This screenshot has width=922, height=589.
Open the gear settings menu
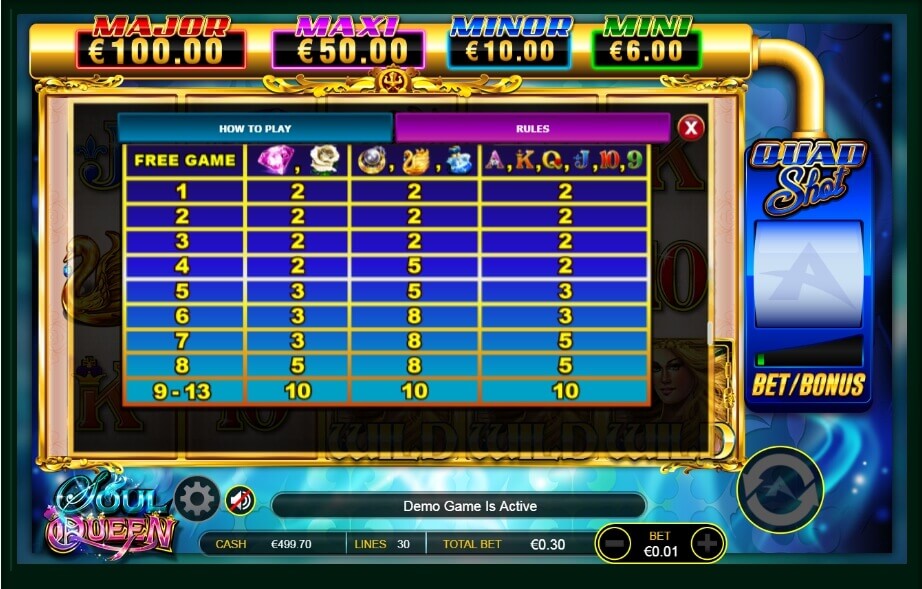click(196, 498)
